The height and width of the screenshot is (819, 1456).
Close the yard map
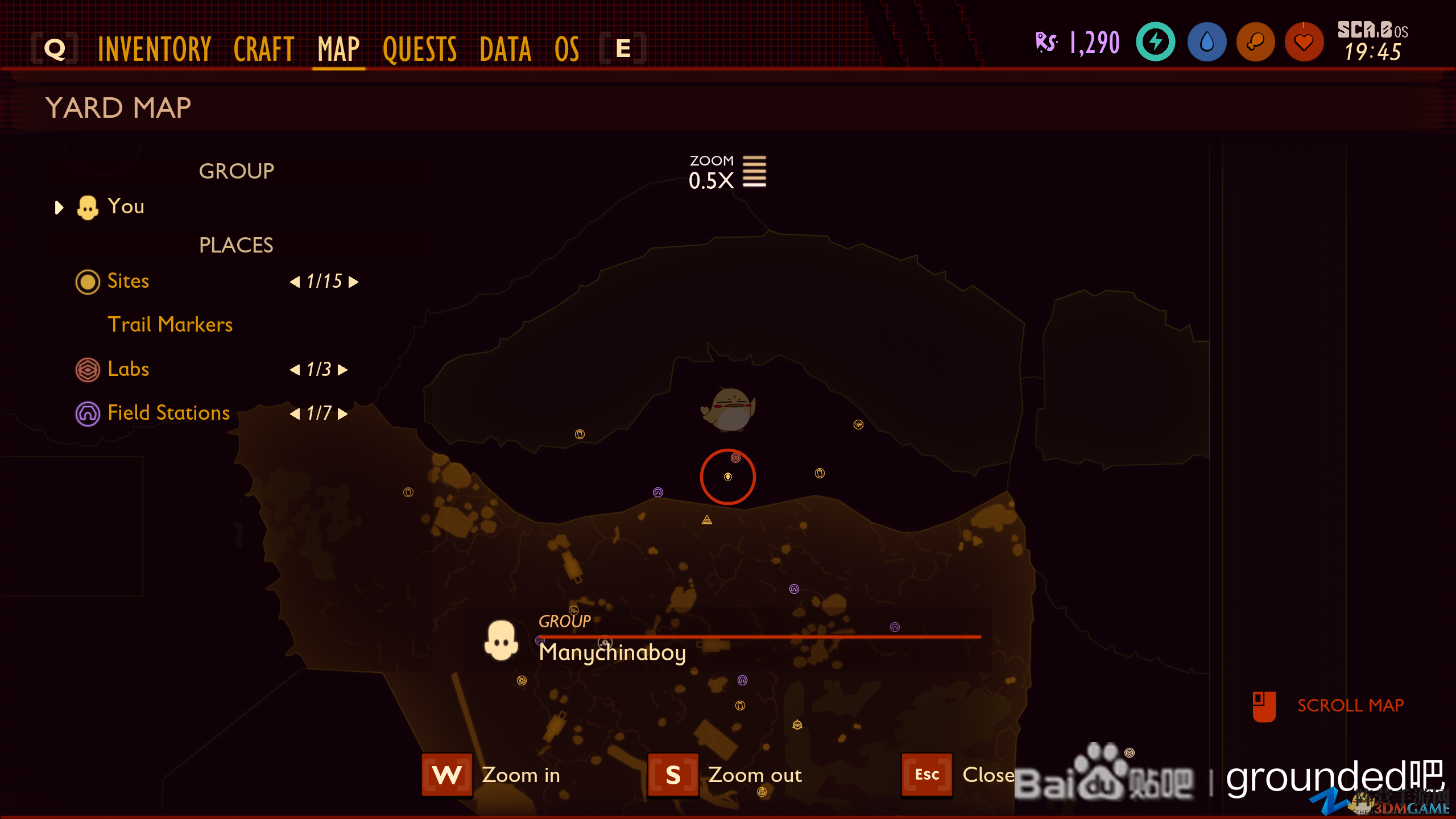pyautogui.click(x=926, y=775)
